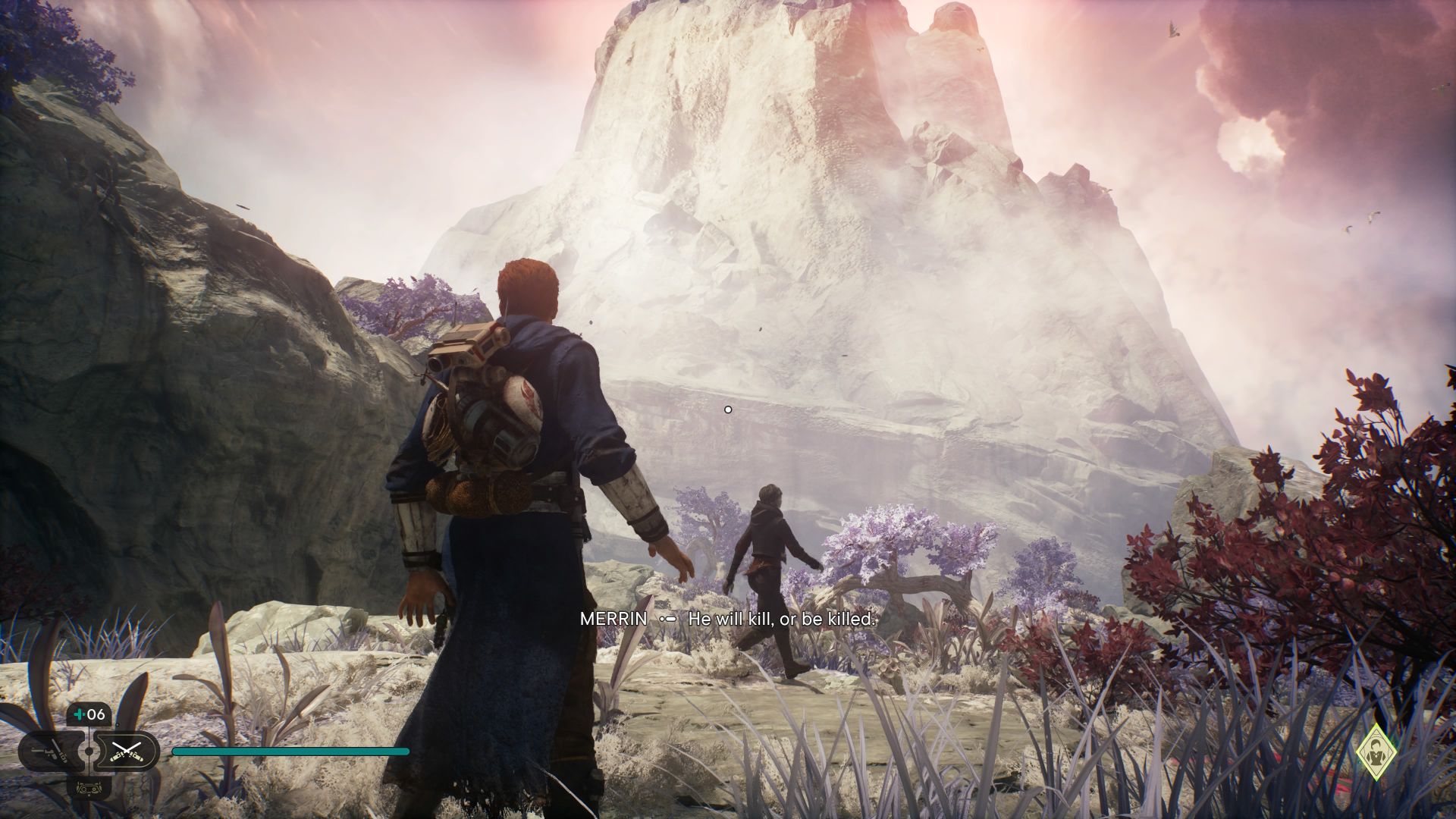Select the blaster stance slot
This screenshot has width=1456, height=819.
[52, 752]
